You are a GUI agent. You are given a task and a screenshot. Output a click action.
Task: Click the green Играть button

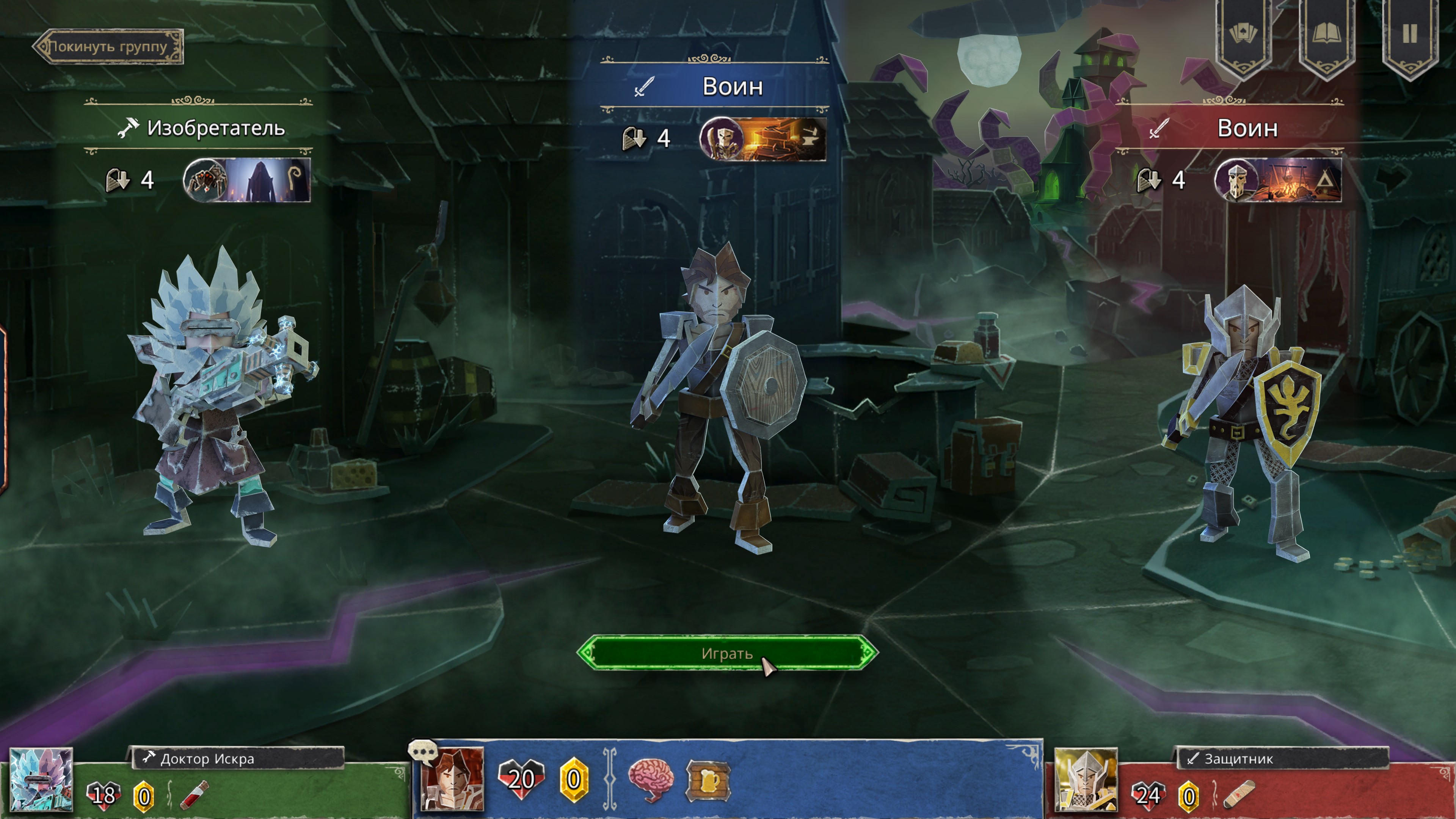point(727,653)
